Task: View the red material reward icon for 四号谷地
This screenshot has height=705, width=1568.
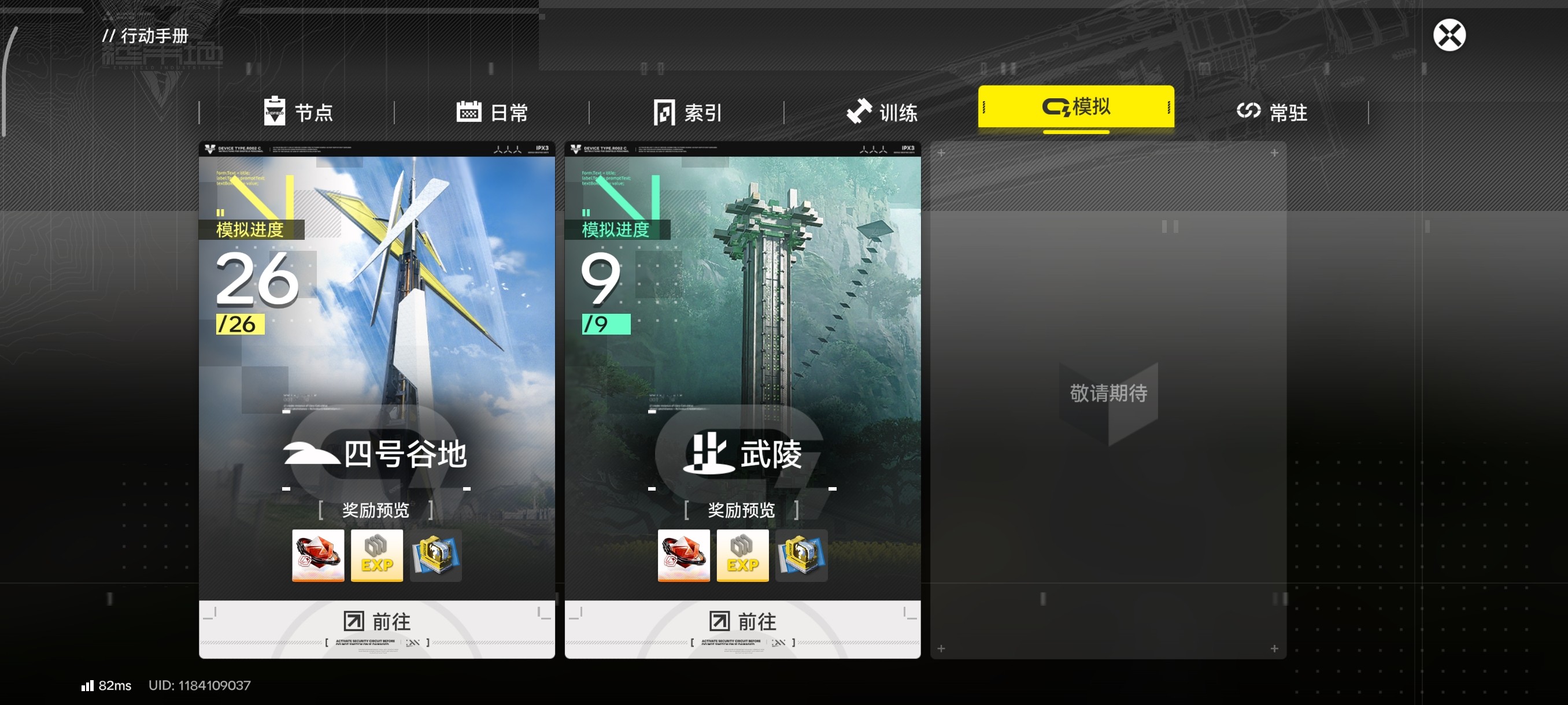Action: [318, 555]
